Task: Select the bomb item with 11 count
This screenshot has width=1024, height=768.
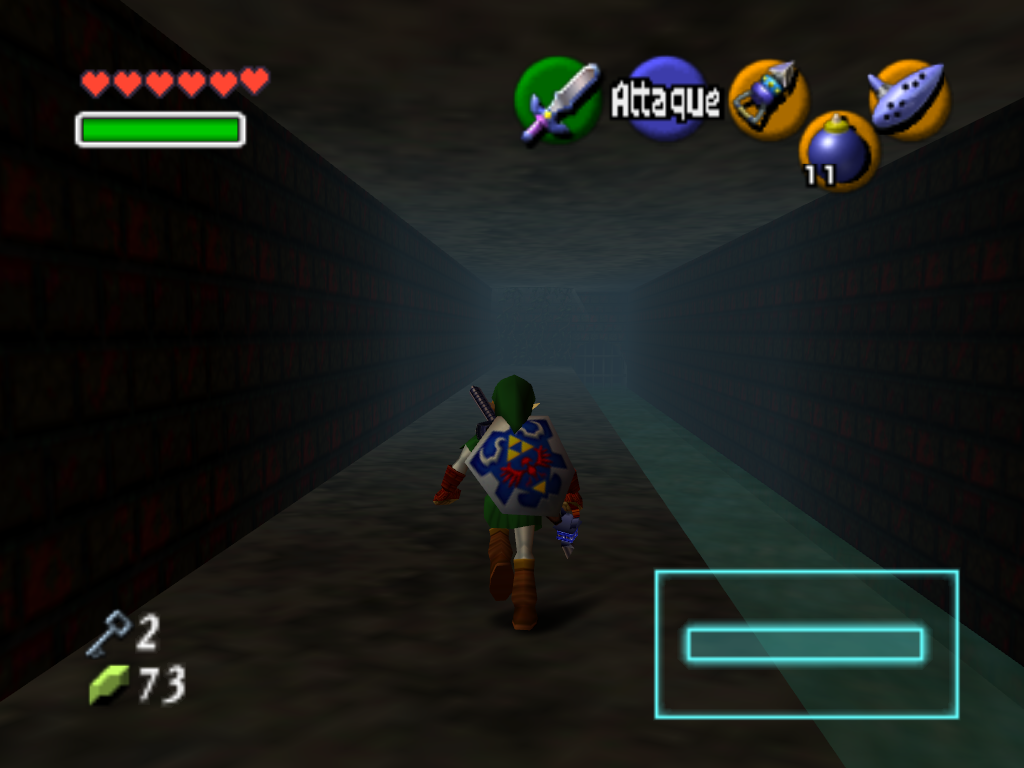Action: tap(838, 150)
